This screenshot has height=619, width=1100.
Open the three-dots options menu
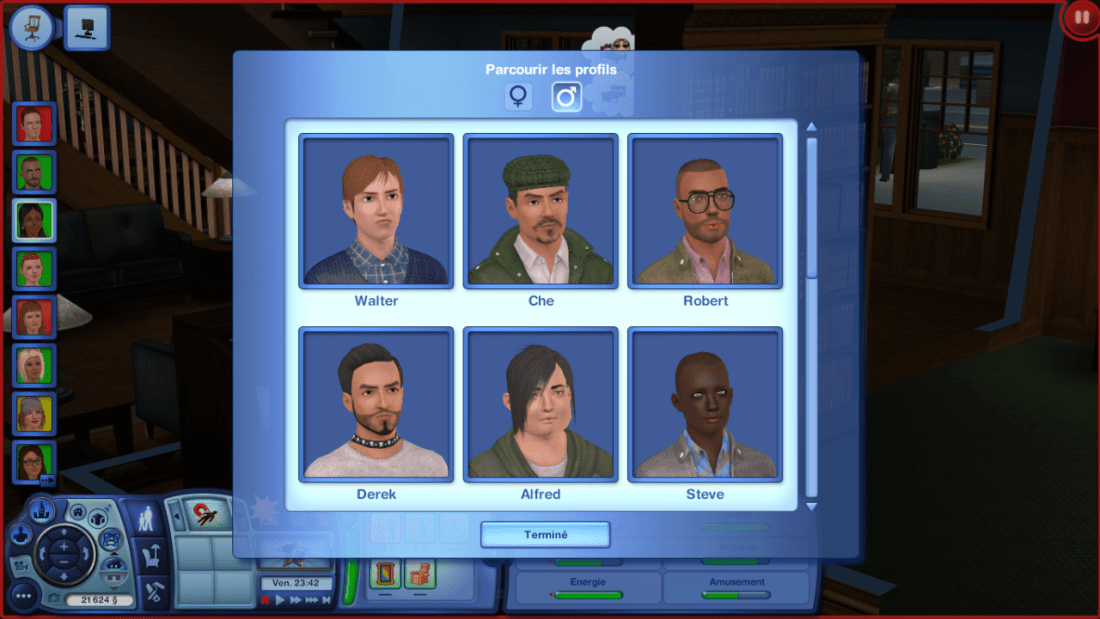(x=23, y=596)
